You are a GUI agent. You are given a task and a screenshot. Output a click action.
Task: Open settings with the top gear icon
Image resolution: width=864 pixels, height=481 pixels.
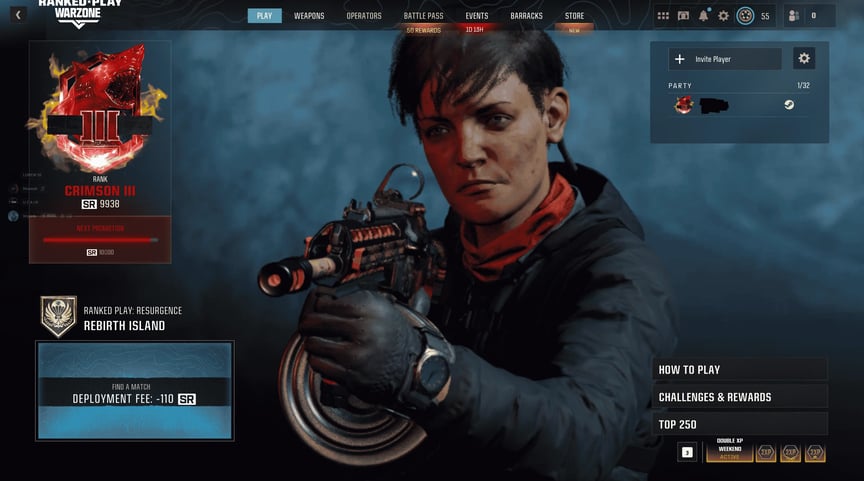click(723, 16)
